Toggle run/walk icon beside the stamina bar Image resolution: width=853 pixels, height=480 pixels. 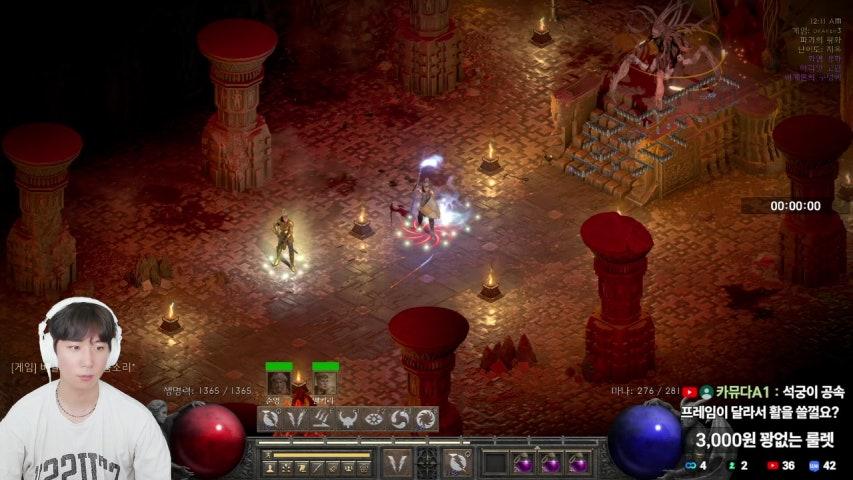coord(269,455)
